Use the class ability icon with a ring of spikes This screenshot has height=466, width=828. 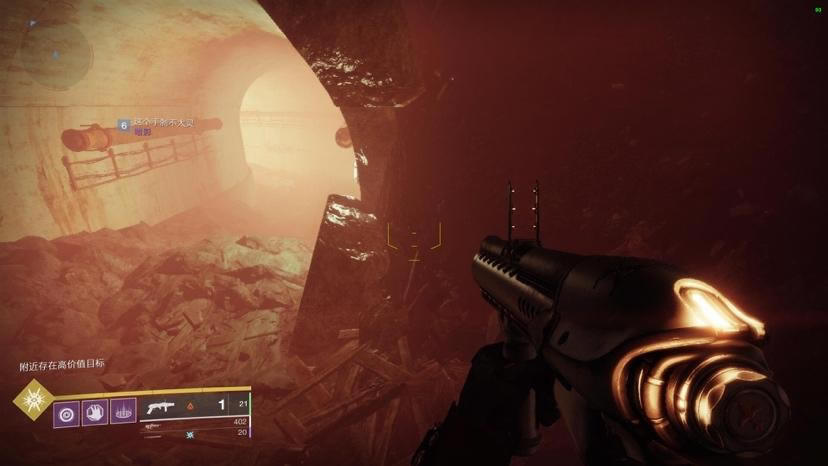click(x=123, y=410)
